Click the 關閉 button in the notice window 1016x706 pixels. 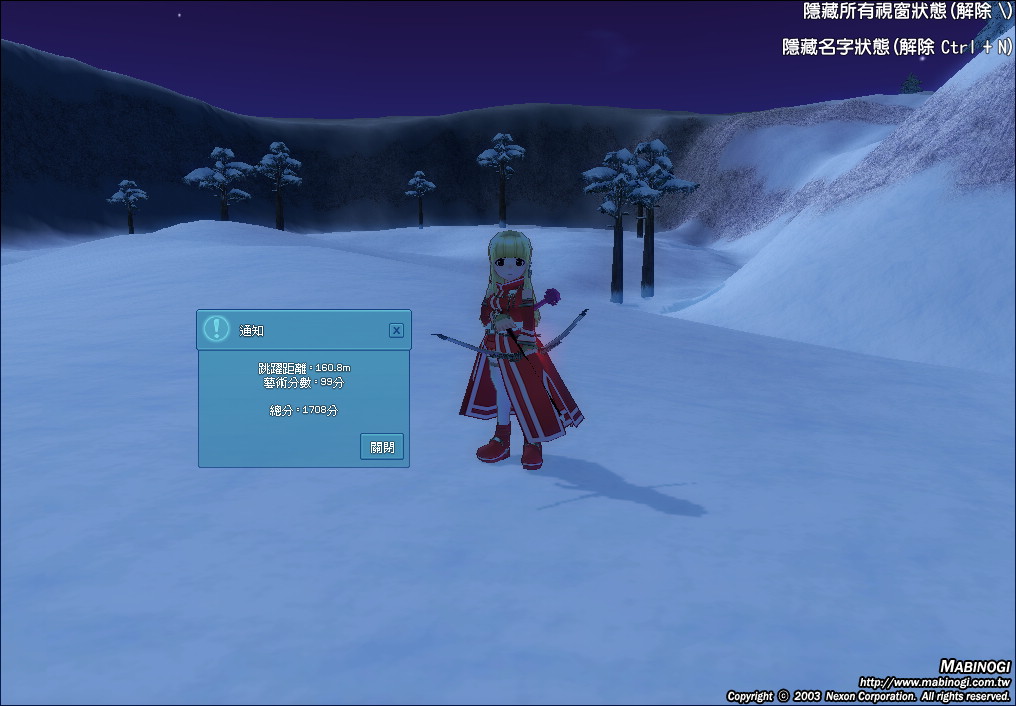[x=382, y=447]
